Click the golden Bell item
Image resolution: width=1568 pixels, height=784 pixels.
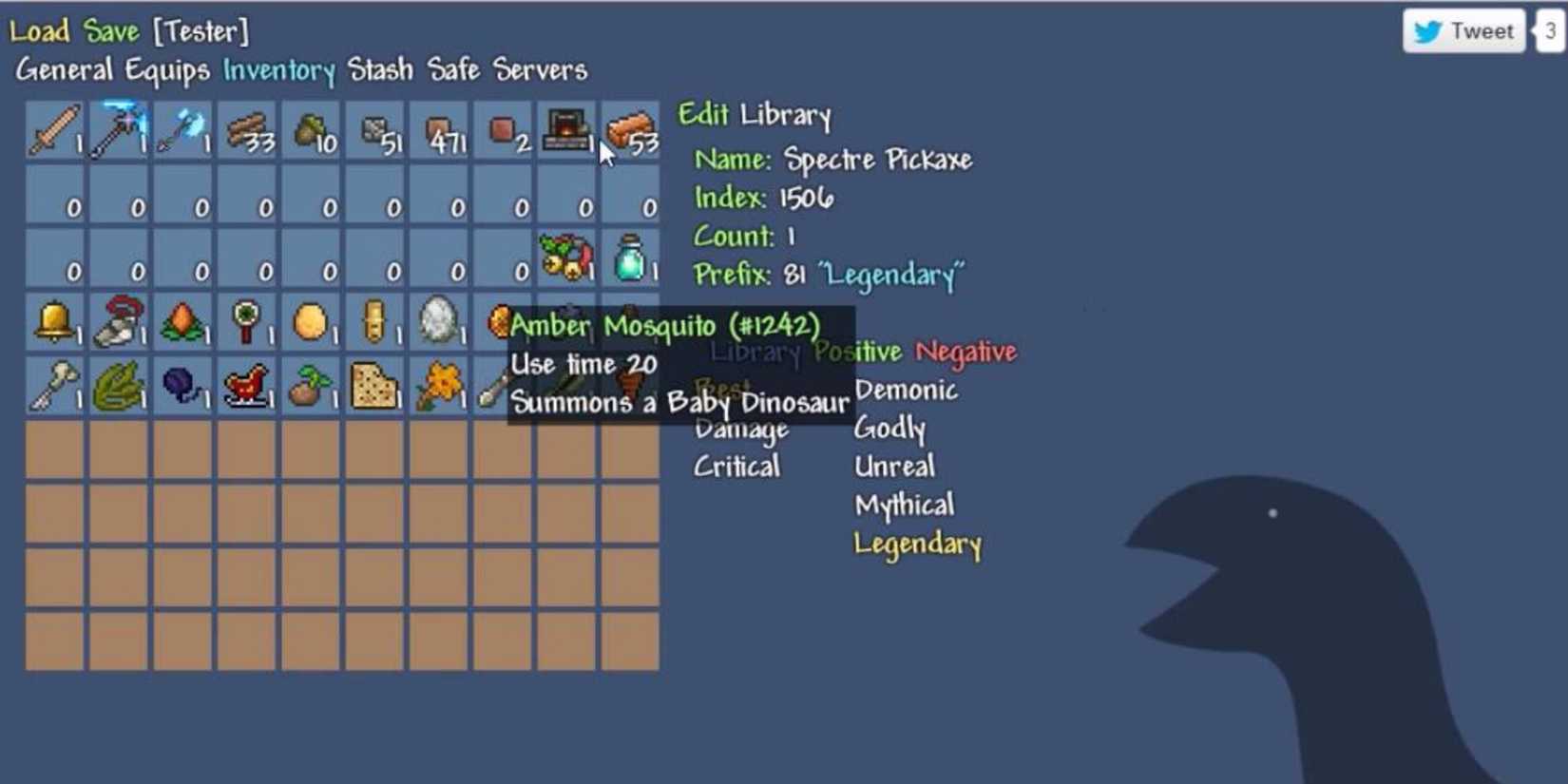click(54, 323)
